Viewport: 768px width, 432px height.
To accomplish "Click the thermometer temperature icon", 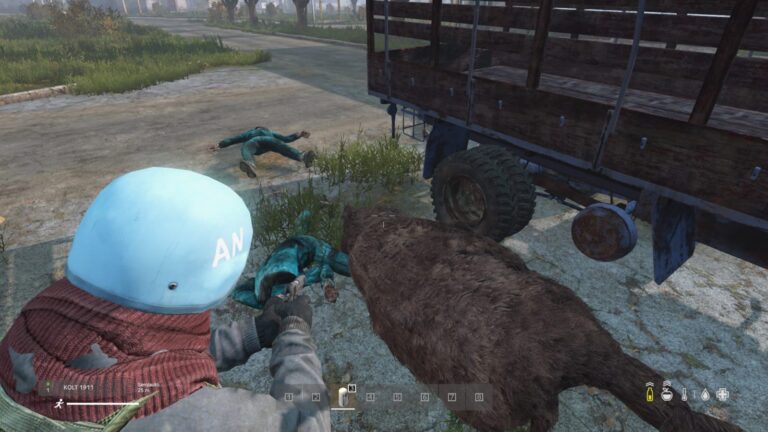I will [685, 394].
